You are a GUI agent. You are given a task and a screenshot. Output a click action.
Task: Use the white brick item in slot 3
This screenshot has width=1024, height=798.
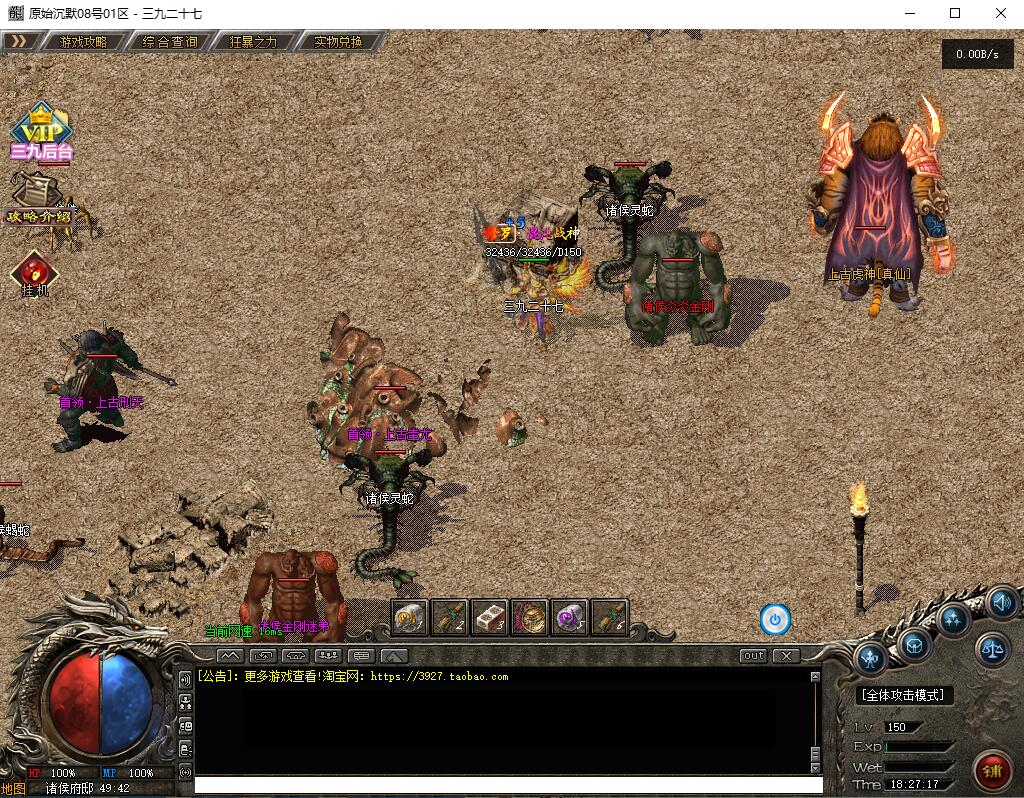[x=490, y=617]
